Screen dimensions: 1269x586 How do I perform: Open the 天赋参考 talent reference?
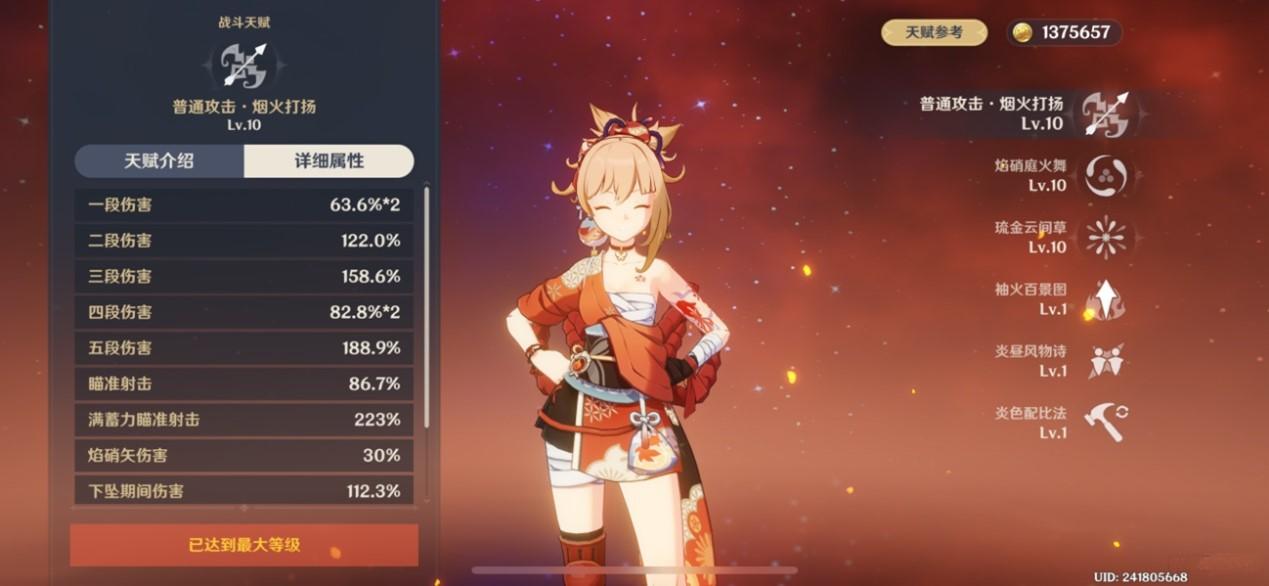(x=933, y=32)
